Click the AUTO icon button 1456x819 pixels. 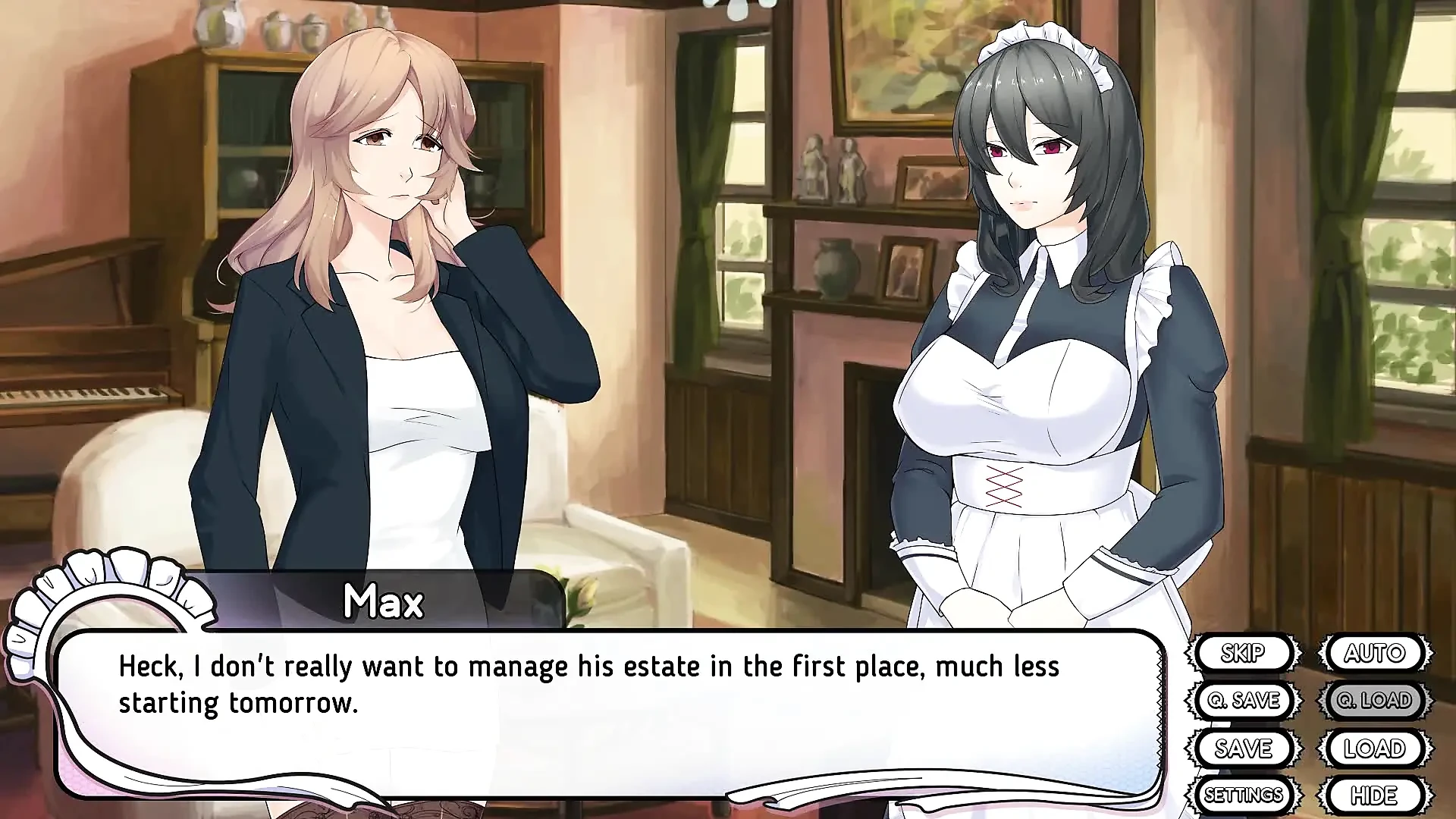1375,653
